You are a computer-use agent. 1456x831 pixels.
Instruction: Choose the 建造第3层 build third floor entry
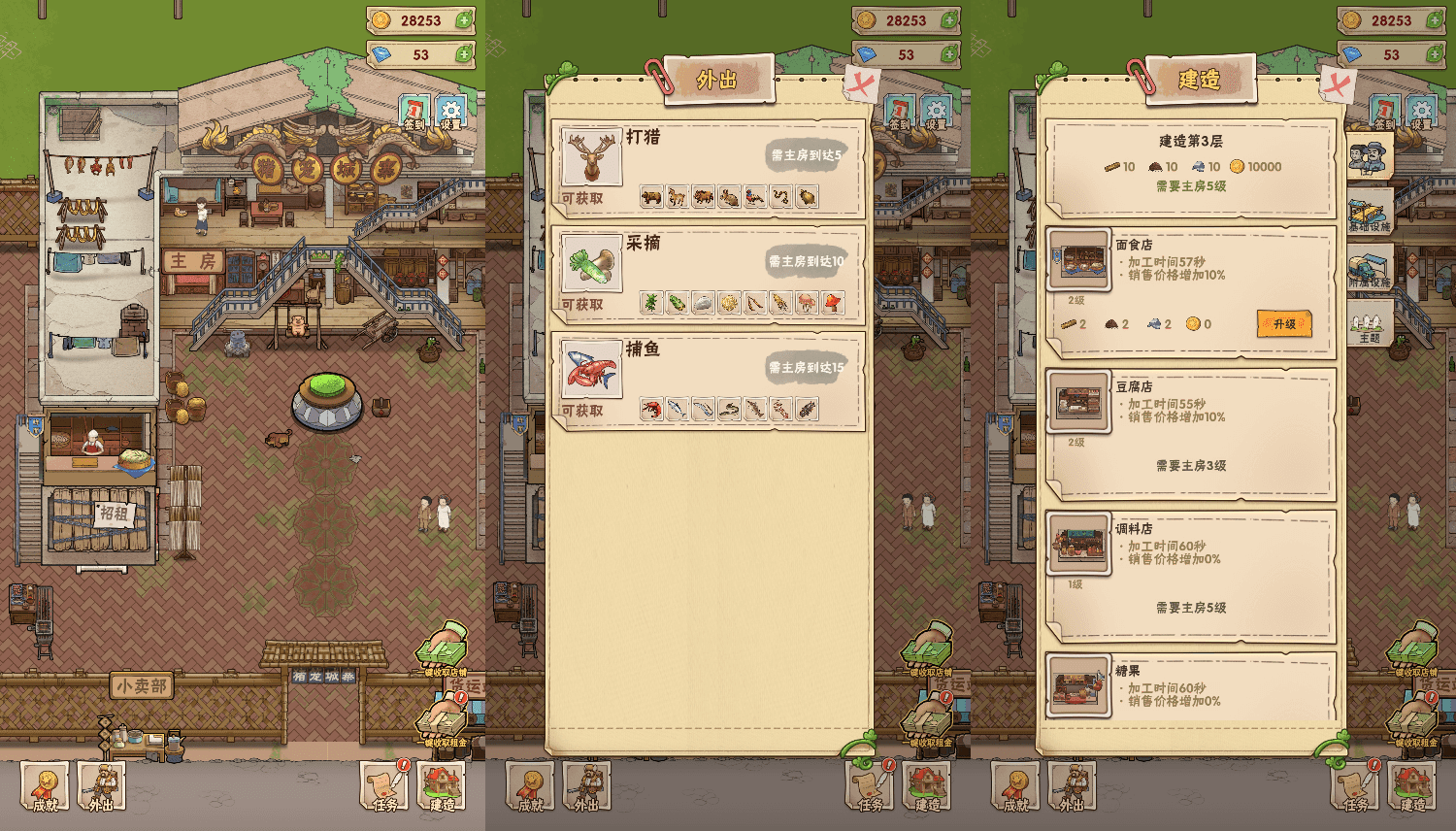(x=1190, y=166)
